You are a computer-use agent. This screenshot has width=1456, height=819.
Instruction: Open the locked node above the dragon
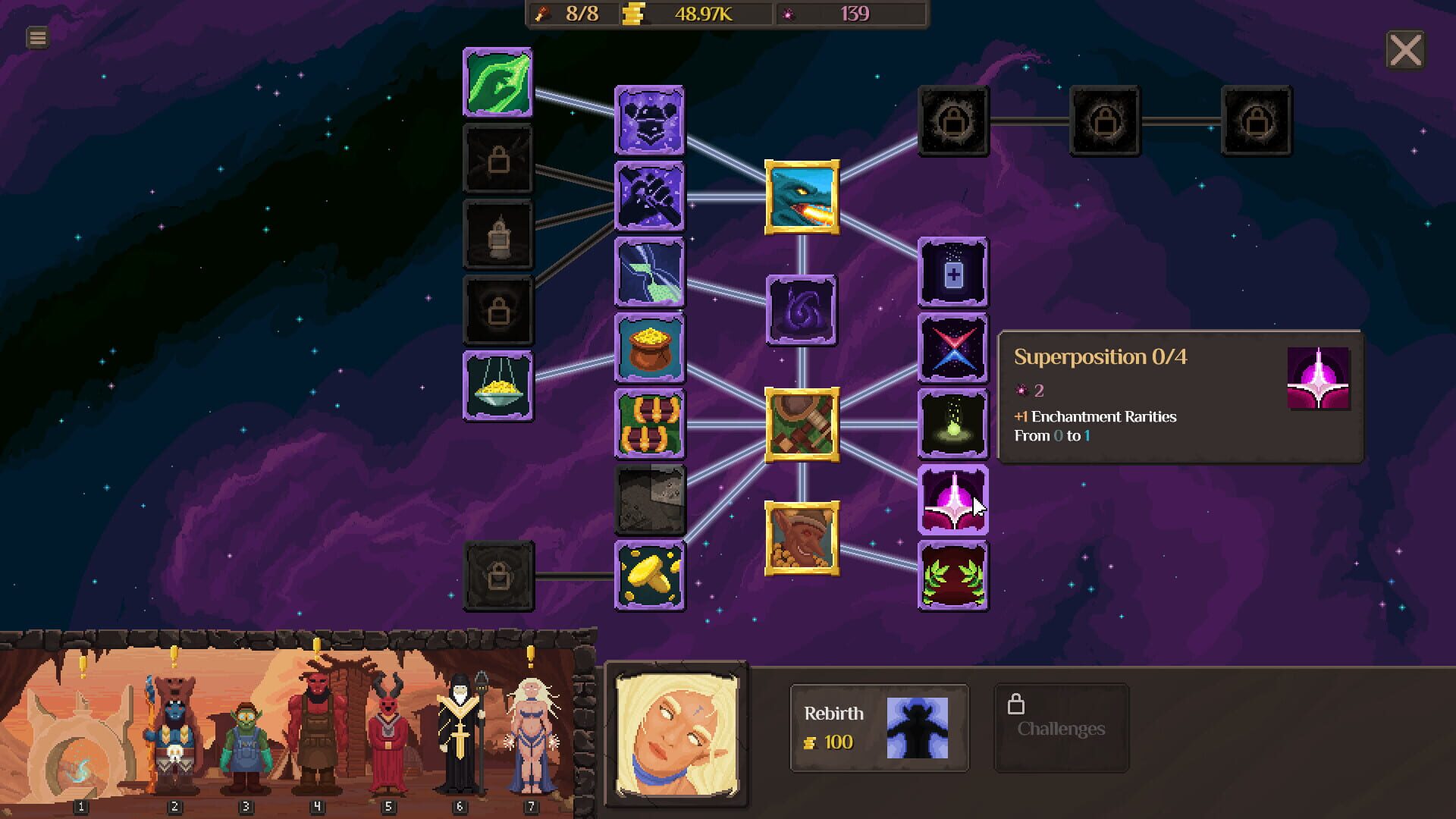[953, 121]
